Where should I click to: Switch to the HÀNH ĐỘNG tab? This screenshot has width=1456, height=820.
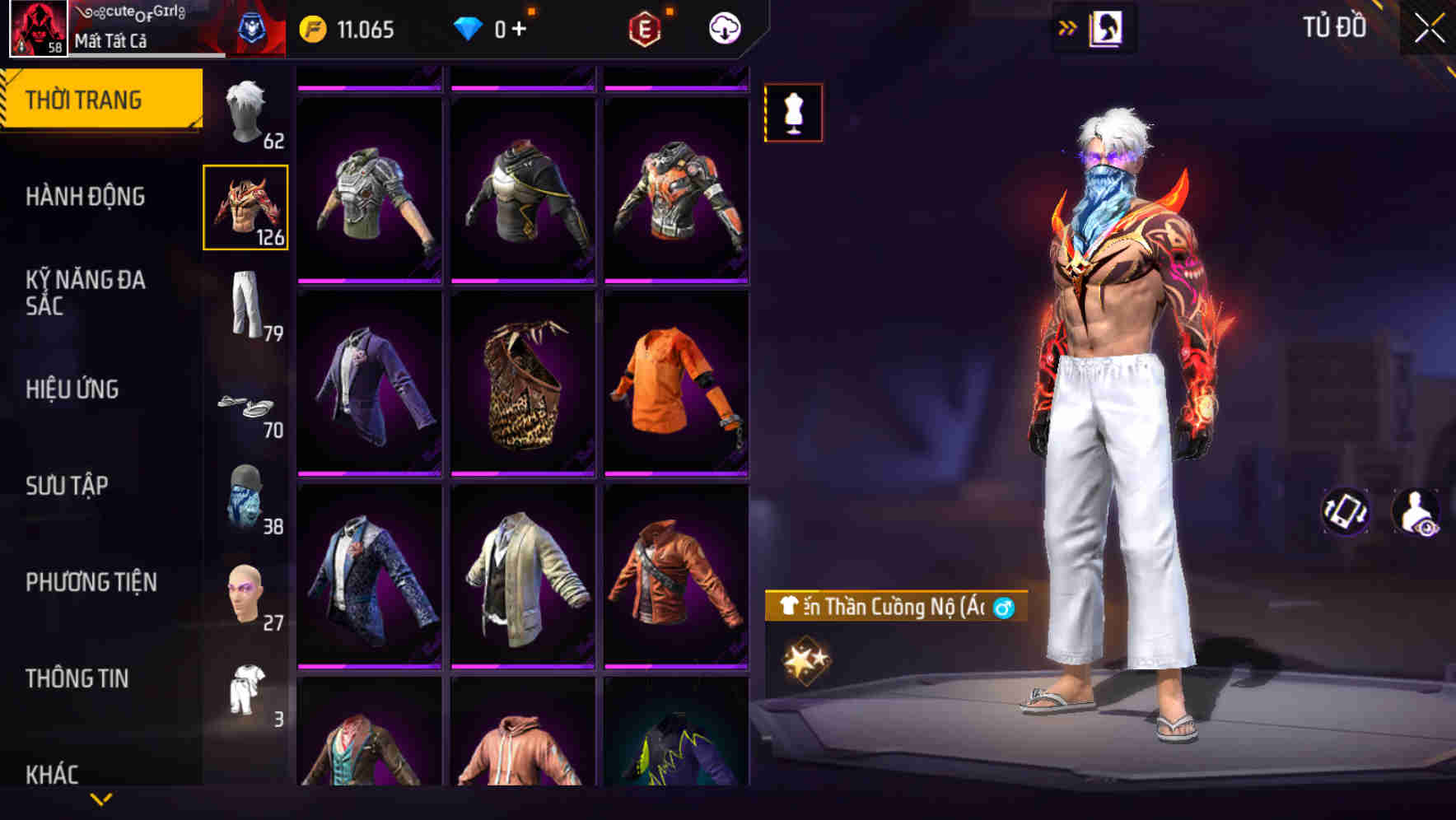pyautogui.click(x=85, y=197)
